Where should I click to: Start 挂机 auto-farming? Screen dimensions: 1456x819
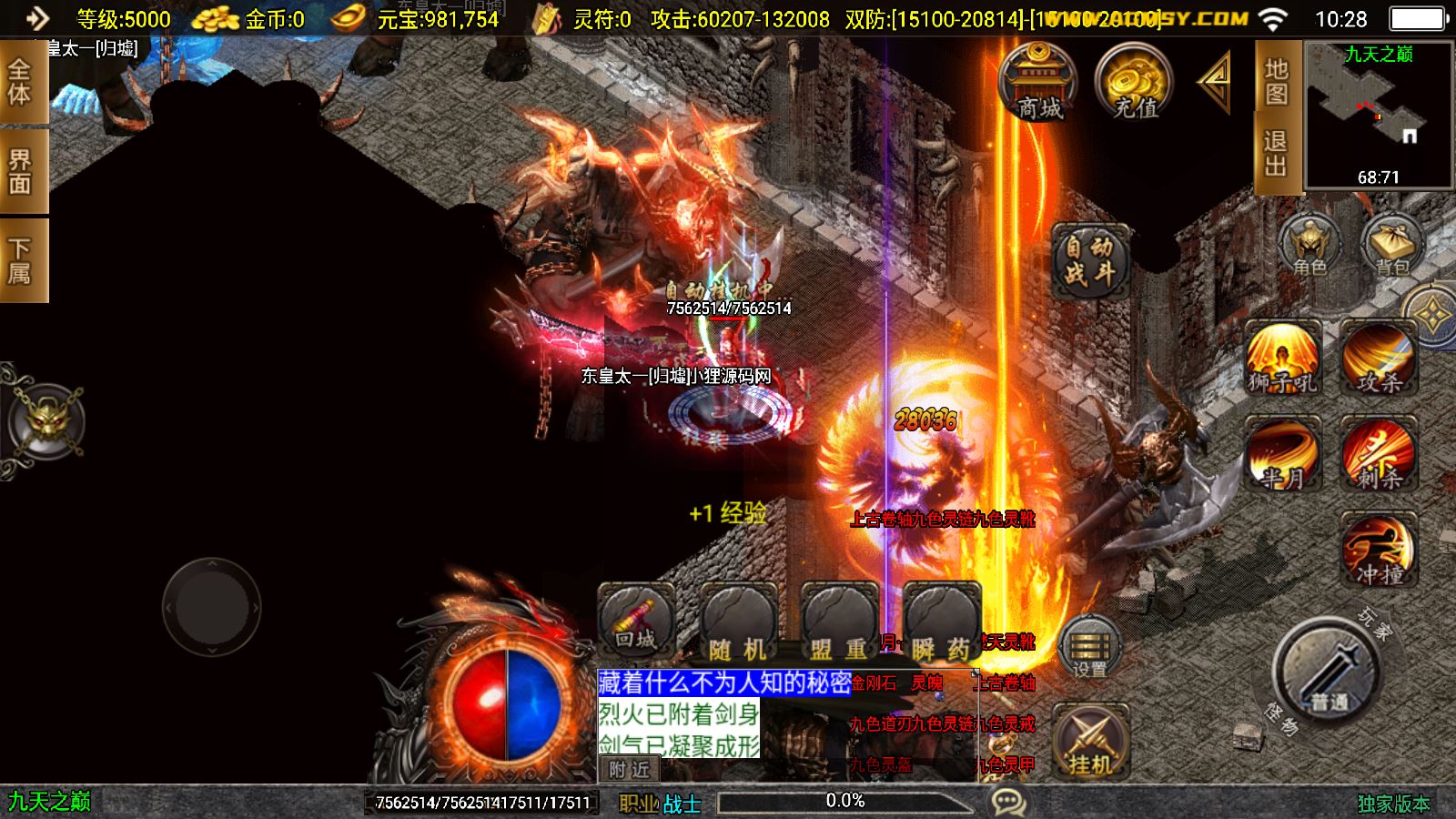tap(1090, 742)
